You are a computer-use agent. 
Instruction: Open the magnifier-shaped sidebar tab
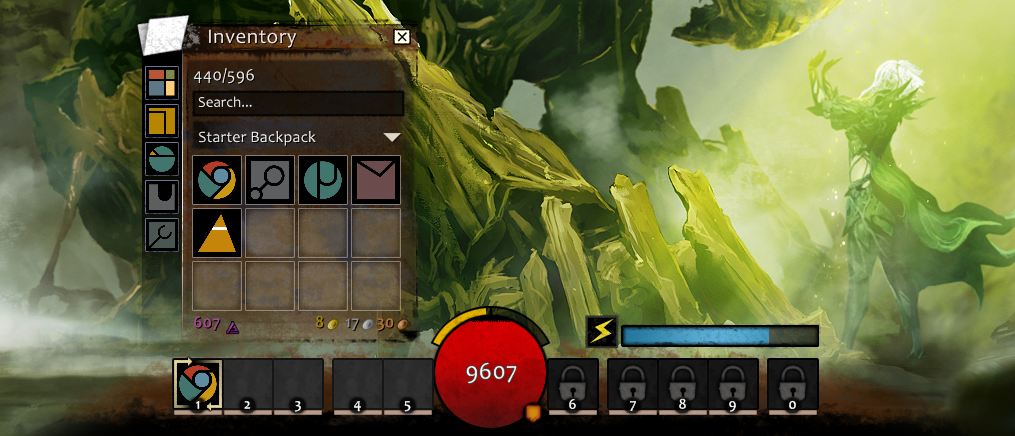161,234
